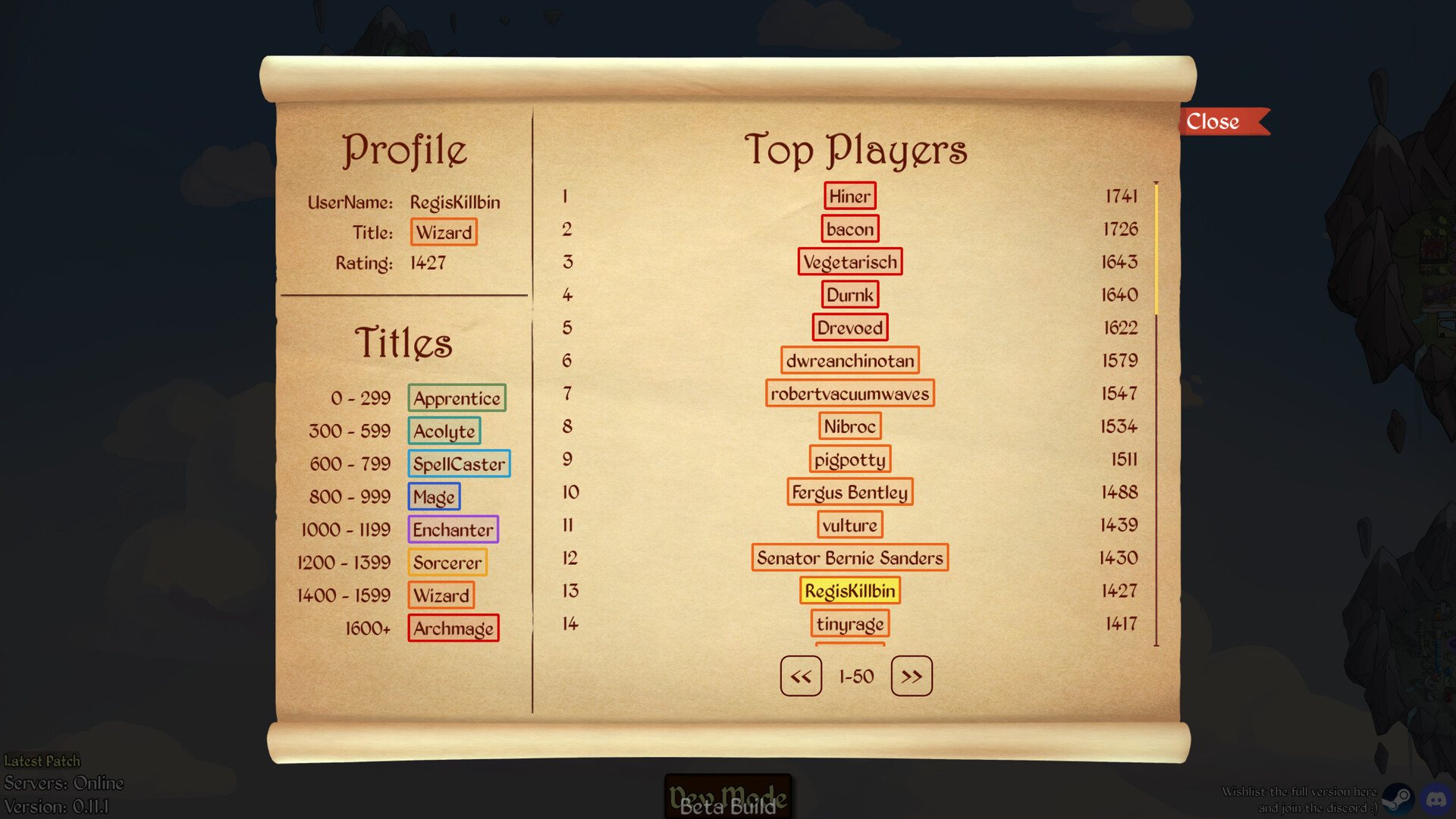Go to the previous page of top players

click(x=801, y=676)
